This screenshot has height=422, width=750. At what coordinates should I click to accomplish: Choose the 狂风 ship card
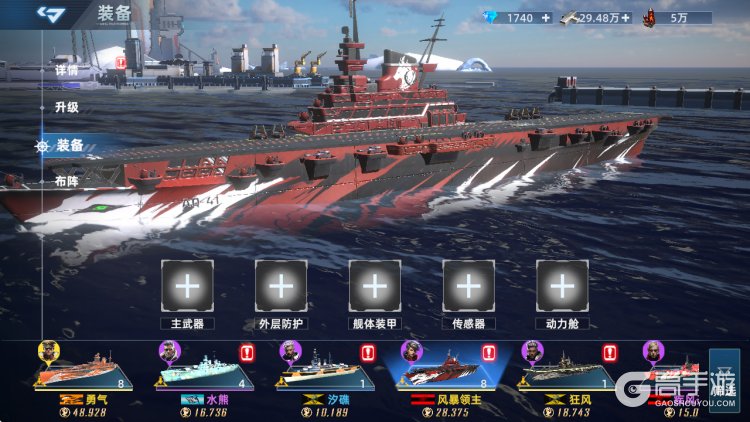tap(567, 373)
